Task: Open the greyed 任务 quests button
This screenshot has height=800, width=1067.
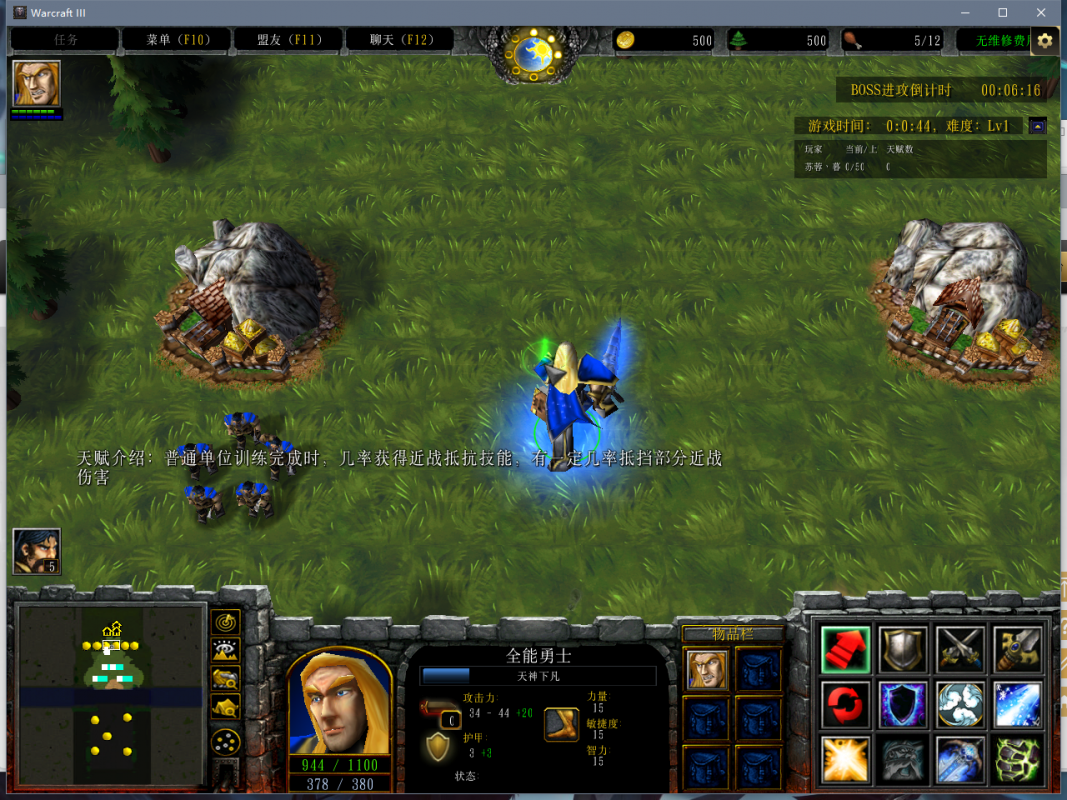Action: (66, 40)
